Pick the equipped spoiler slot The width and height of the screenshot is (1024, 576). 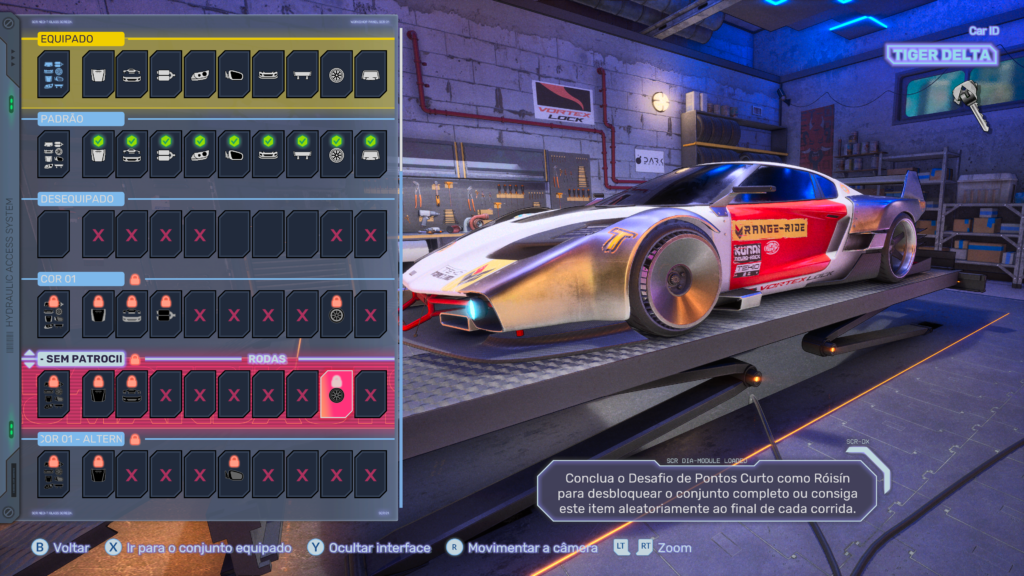click(x=302, y=74)
